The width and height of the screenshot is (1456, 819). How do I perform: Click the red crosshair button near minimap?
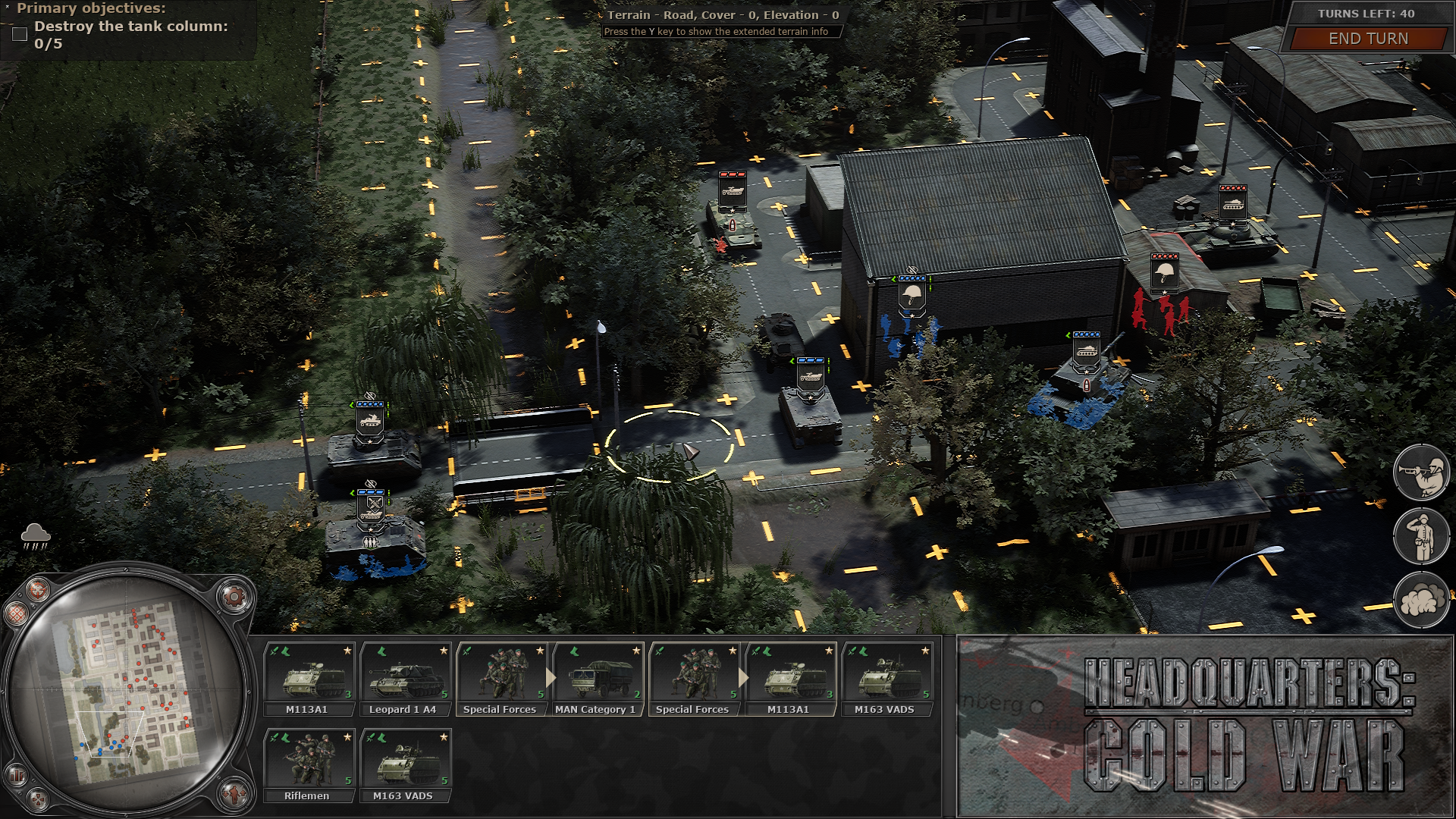pyautogui.click(x=36, y=588)
